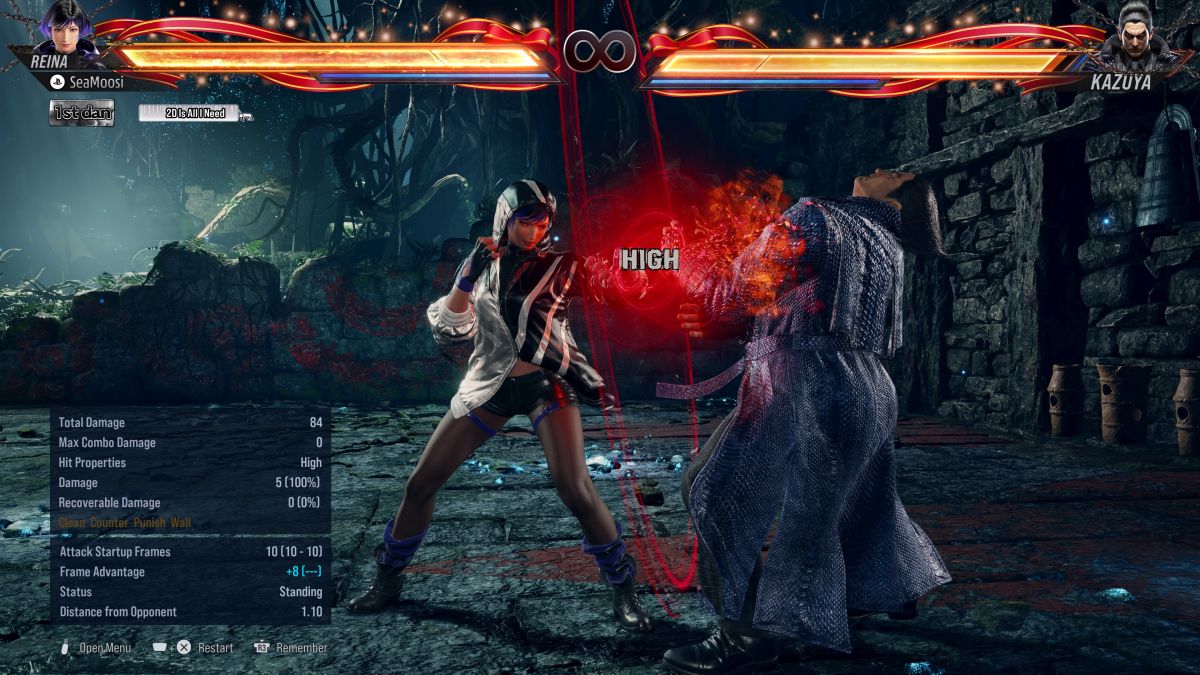Select the 1st dan rank badge

[82, 113]
